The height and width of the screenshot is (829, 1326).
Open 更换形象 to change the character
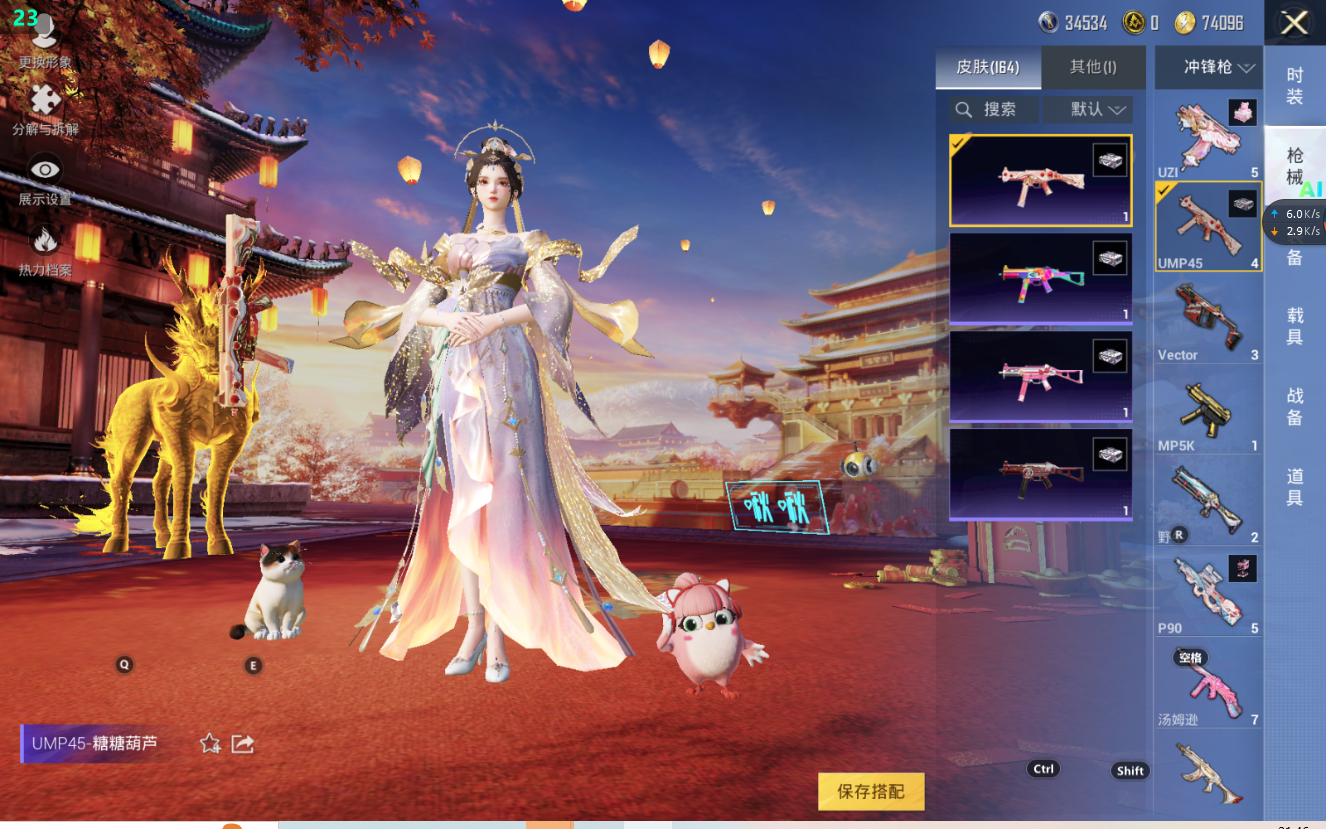pos(45,42)
